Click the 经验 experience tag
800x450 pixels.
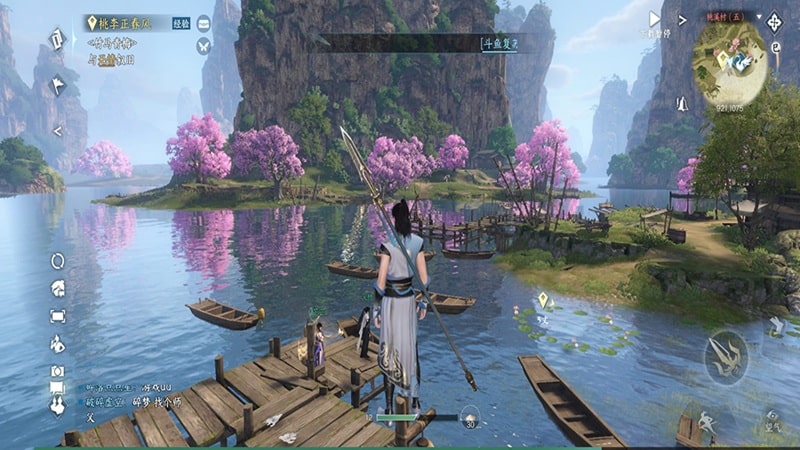(181, 21)
